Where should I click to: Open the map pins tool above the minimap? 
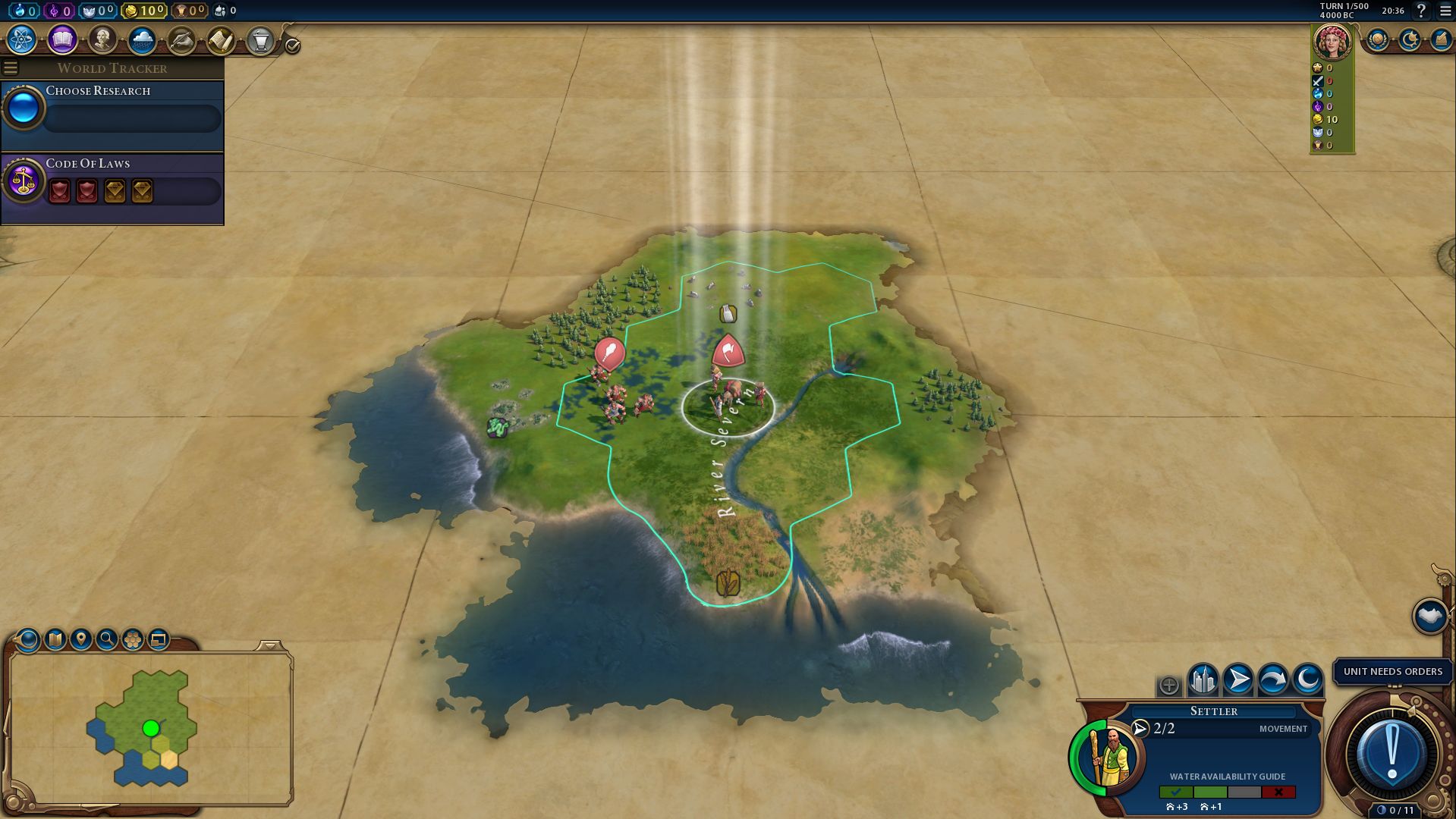pyautogui.click(x=81, y=639)
